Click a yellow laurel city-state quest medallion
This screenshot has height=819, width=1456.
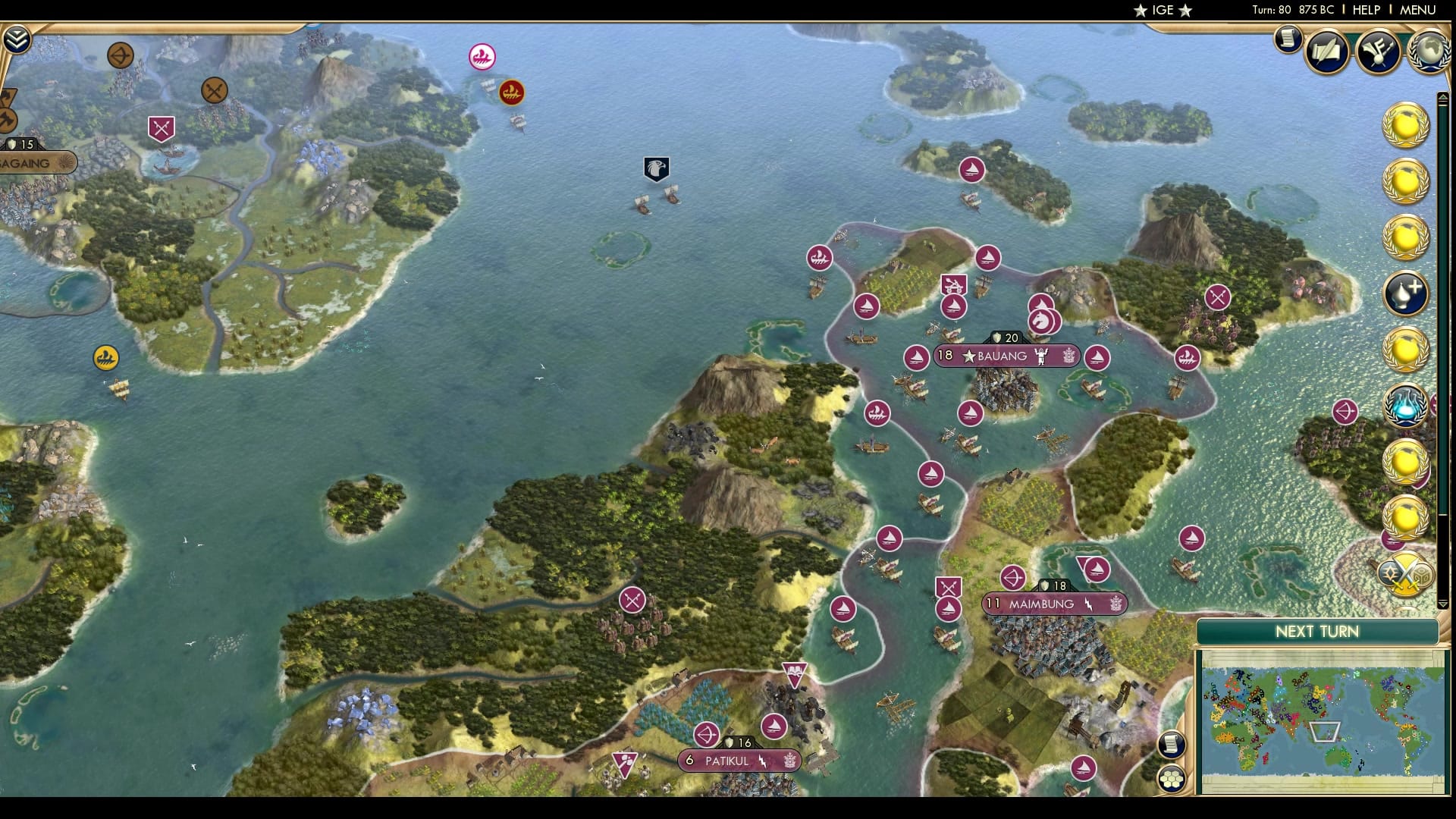coord(1407,125)
